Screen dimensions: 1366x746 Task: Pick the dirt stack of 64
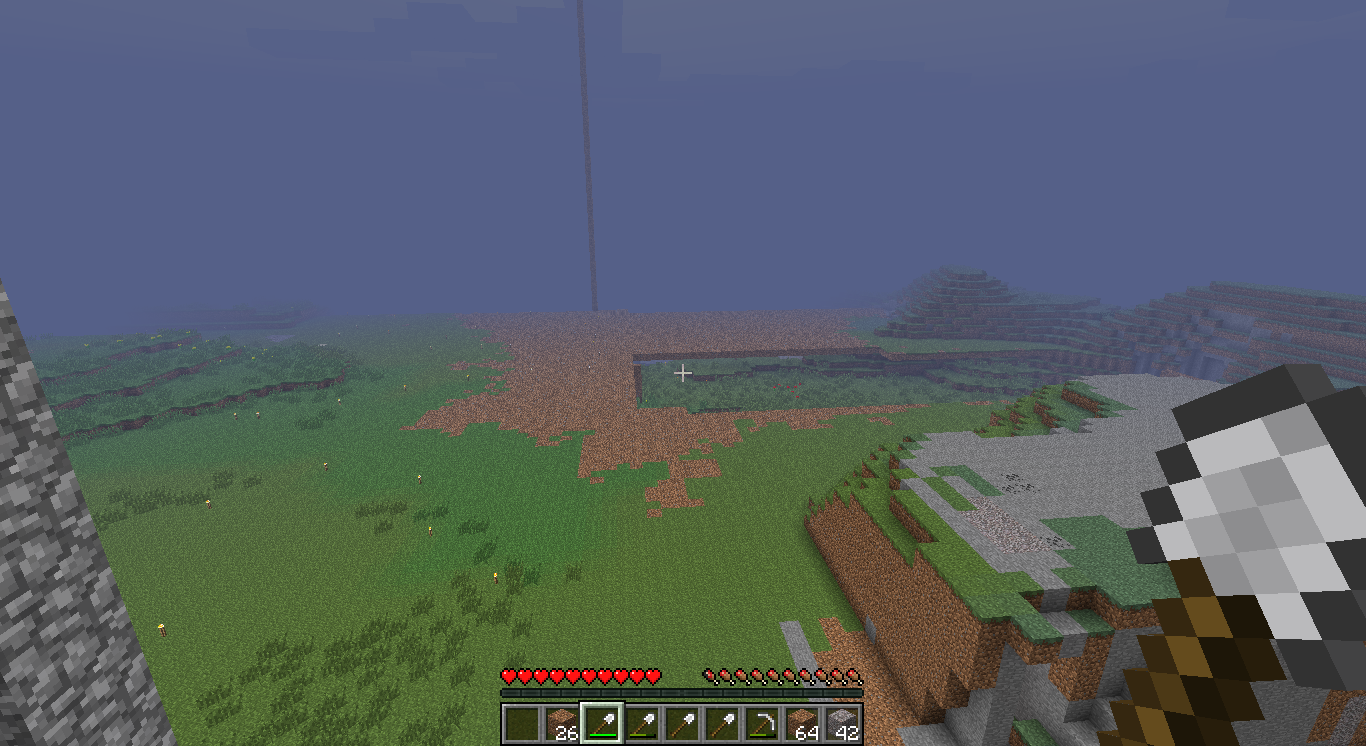tap(802, 724)
